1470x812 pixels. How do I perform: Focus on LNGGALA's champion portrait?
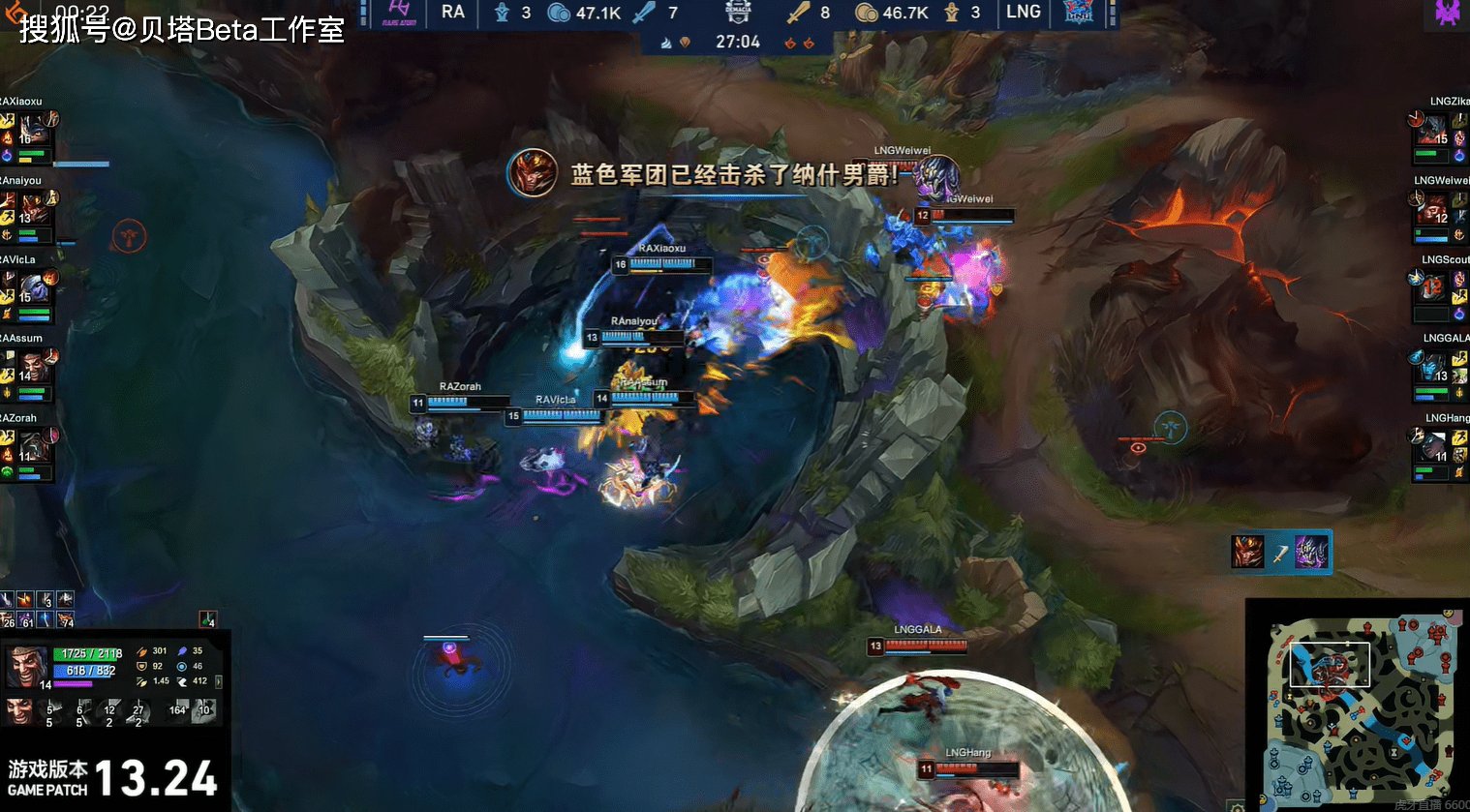[x=1433, y=368]
